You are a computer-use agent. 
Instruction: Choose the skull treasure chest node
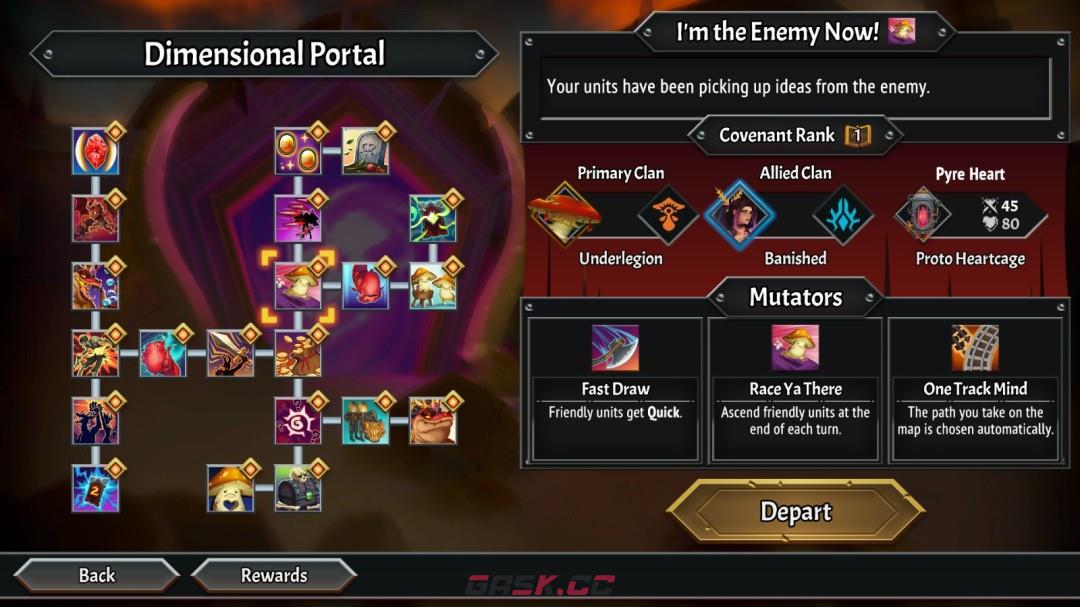297,488
